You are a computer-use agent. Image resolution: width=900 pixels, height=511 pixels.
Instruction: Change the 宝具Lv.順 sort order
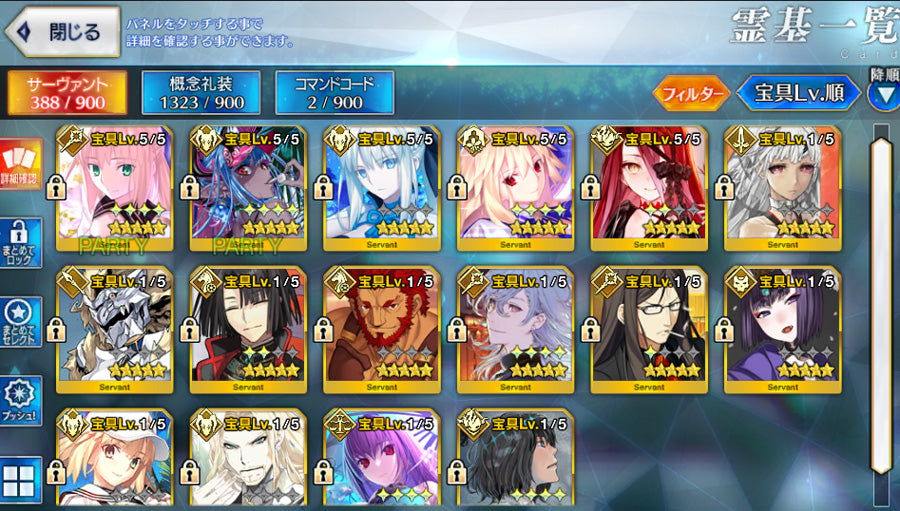798,94
